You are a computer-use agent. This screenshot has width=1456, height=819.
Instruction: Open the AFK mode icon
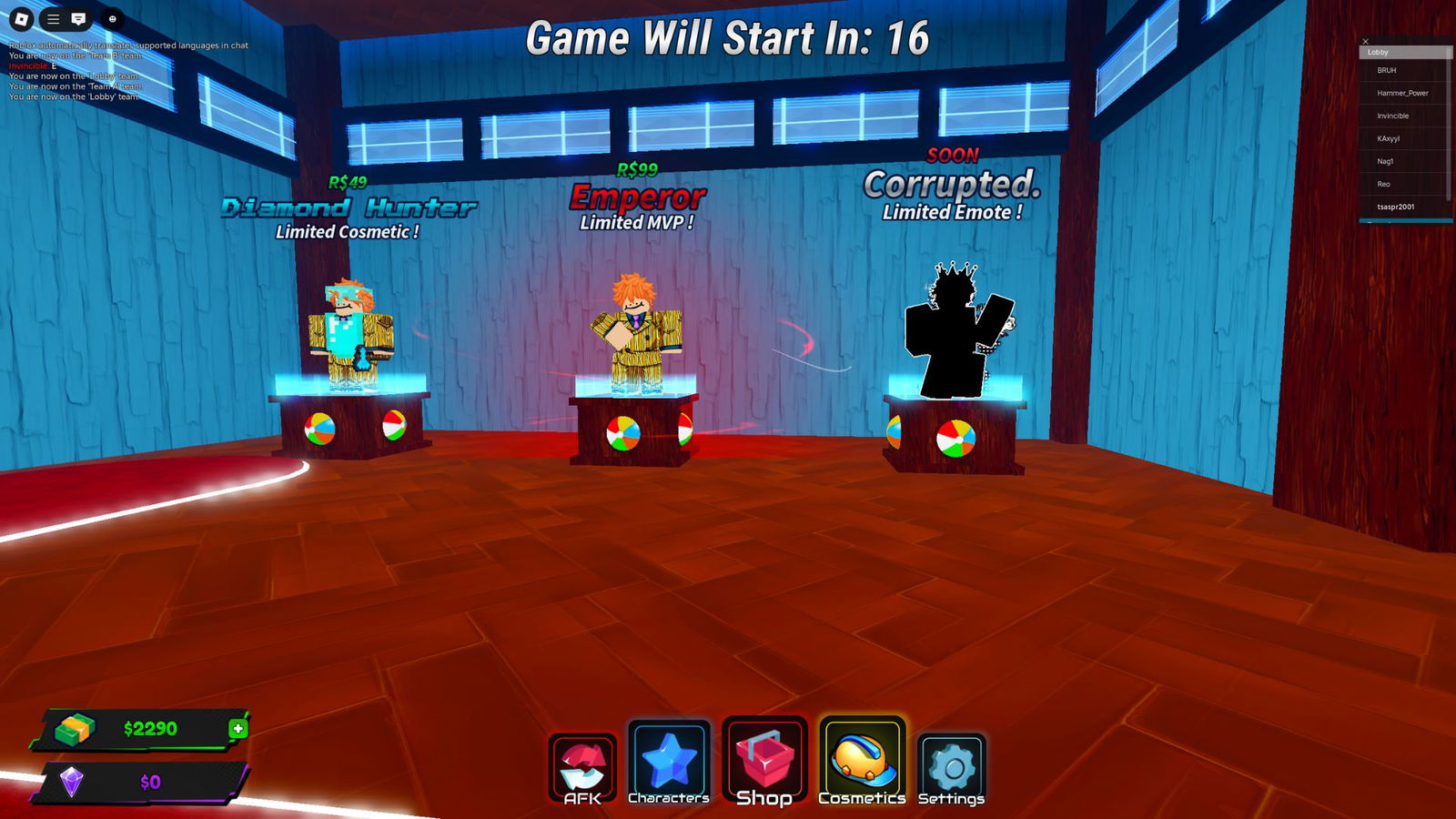pos(582,764)
